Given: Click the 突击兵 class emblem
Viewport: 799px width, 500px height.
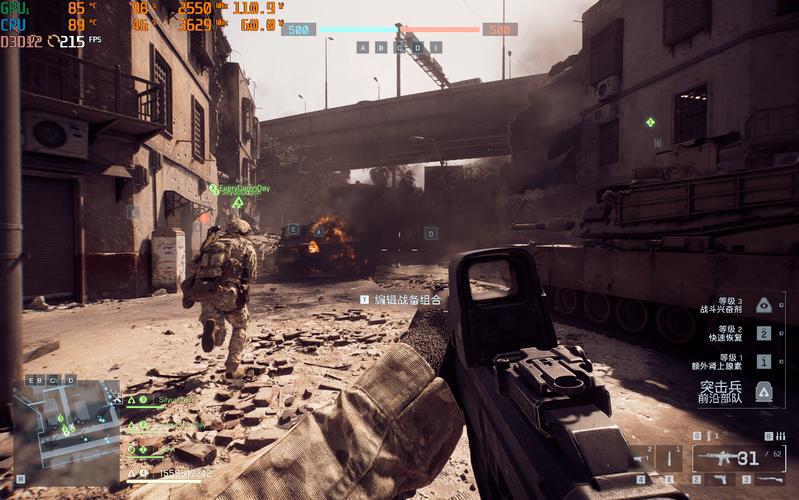Looking at the screenshot, I should [x=763, y=391].
